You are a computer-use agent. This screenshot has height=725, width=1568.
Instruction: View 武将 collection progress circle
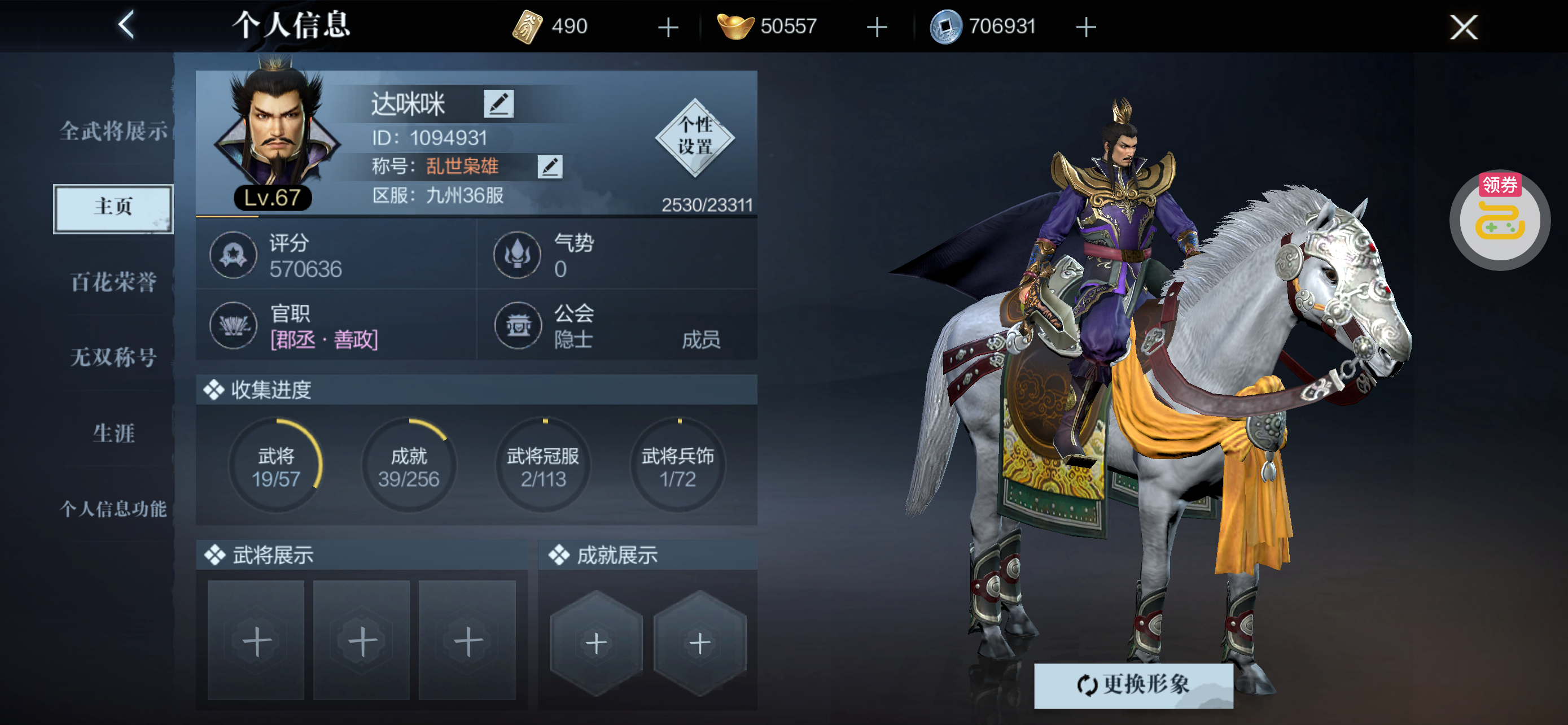click(277, 466)
